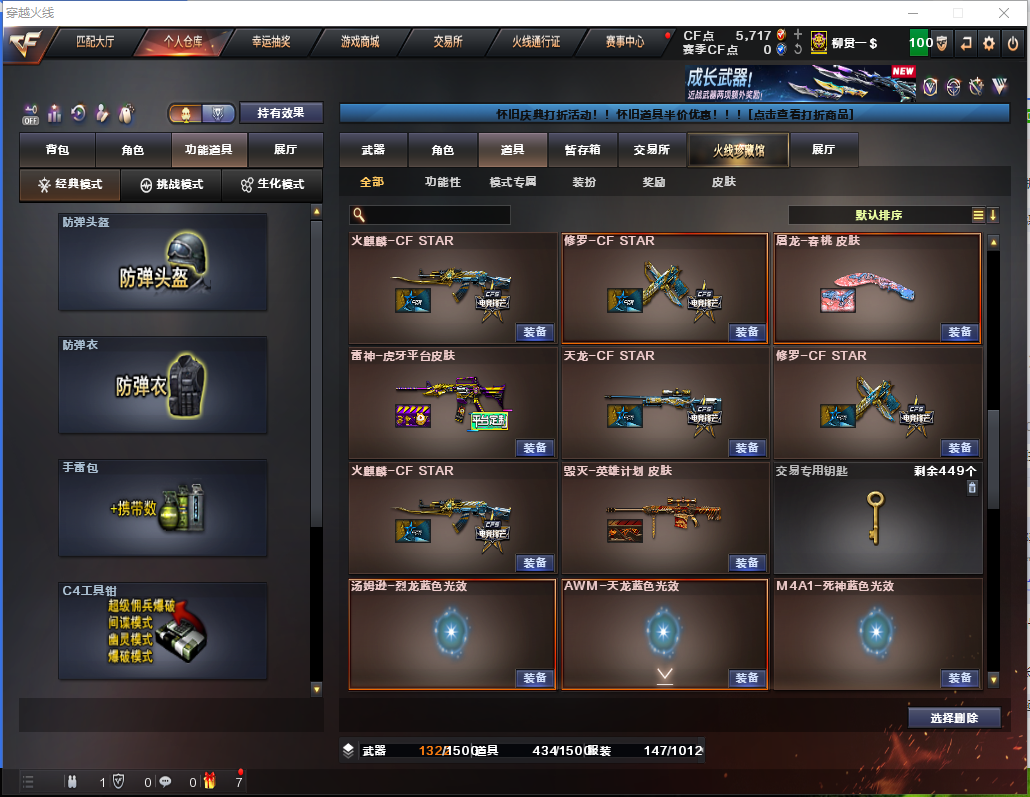Select the 火线珍藏馆 tab
The width and height of the screenshot is (1030, 797).
point(738,150)
